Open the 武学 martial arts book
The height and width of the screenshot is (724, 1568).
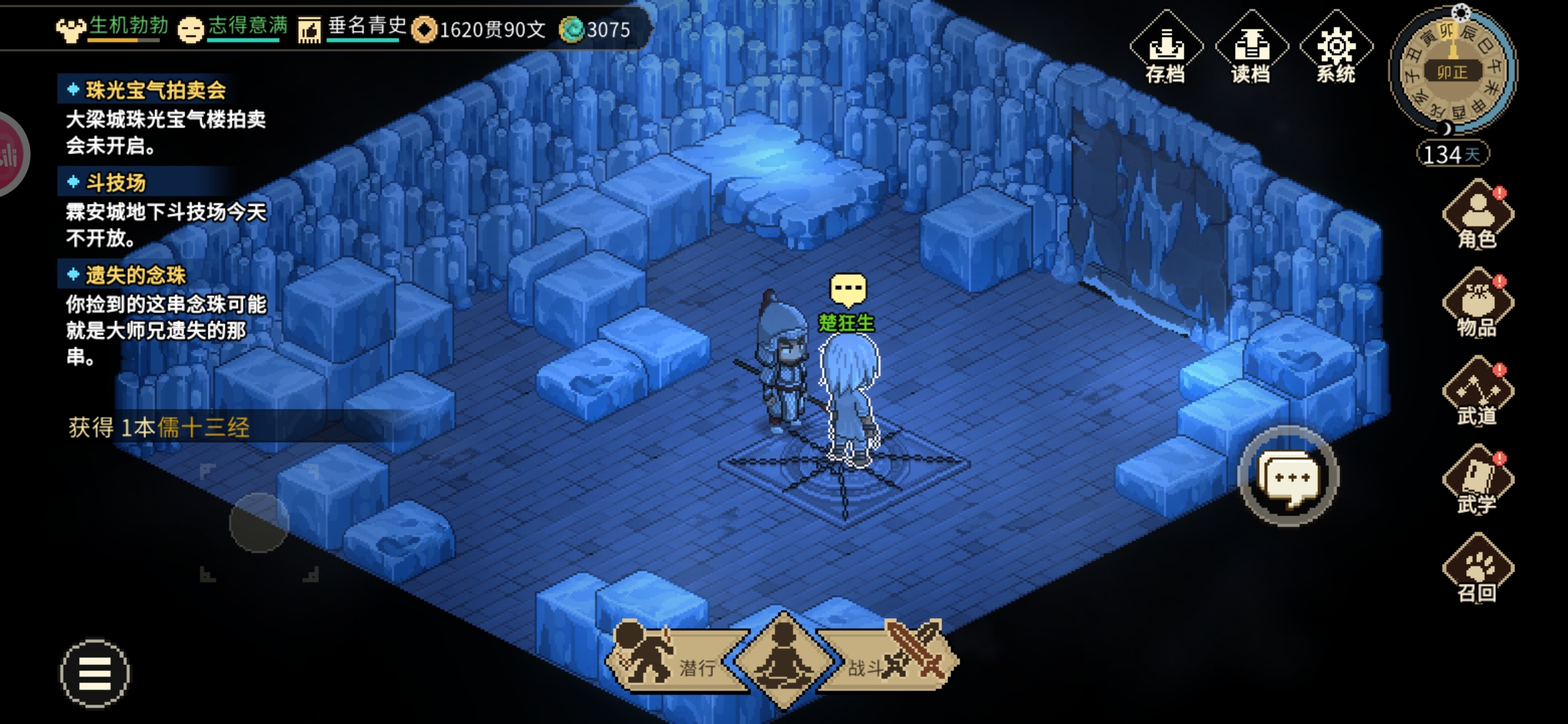1478,480
